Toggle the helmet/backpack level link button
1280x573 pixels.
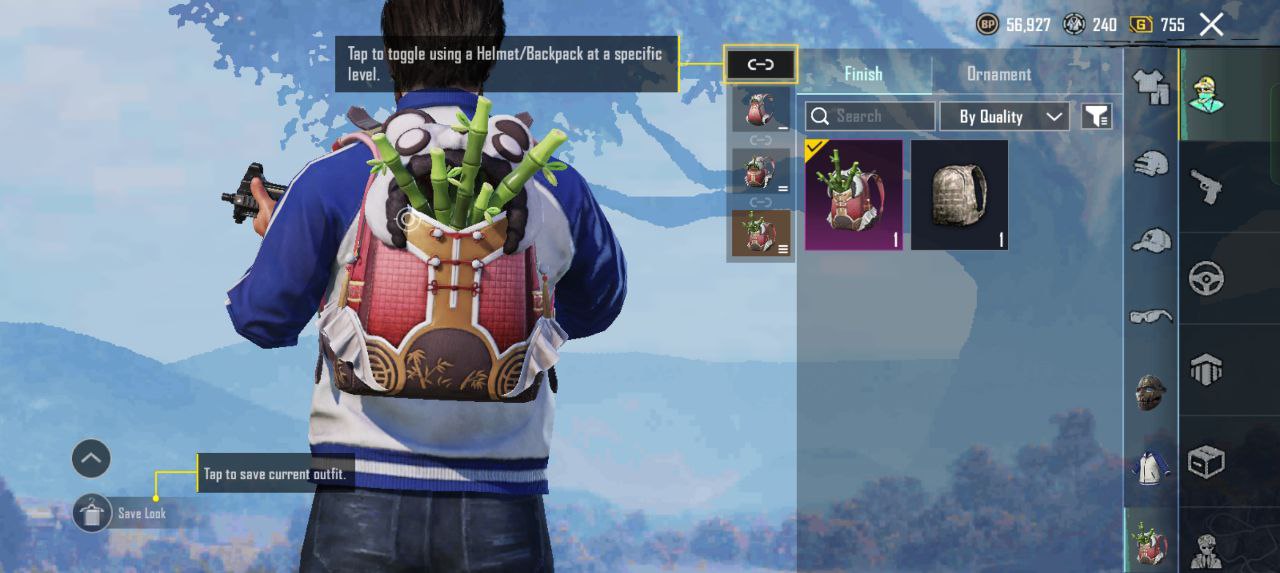click(760, 65)
